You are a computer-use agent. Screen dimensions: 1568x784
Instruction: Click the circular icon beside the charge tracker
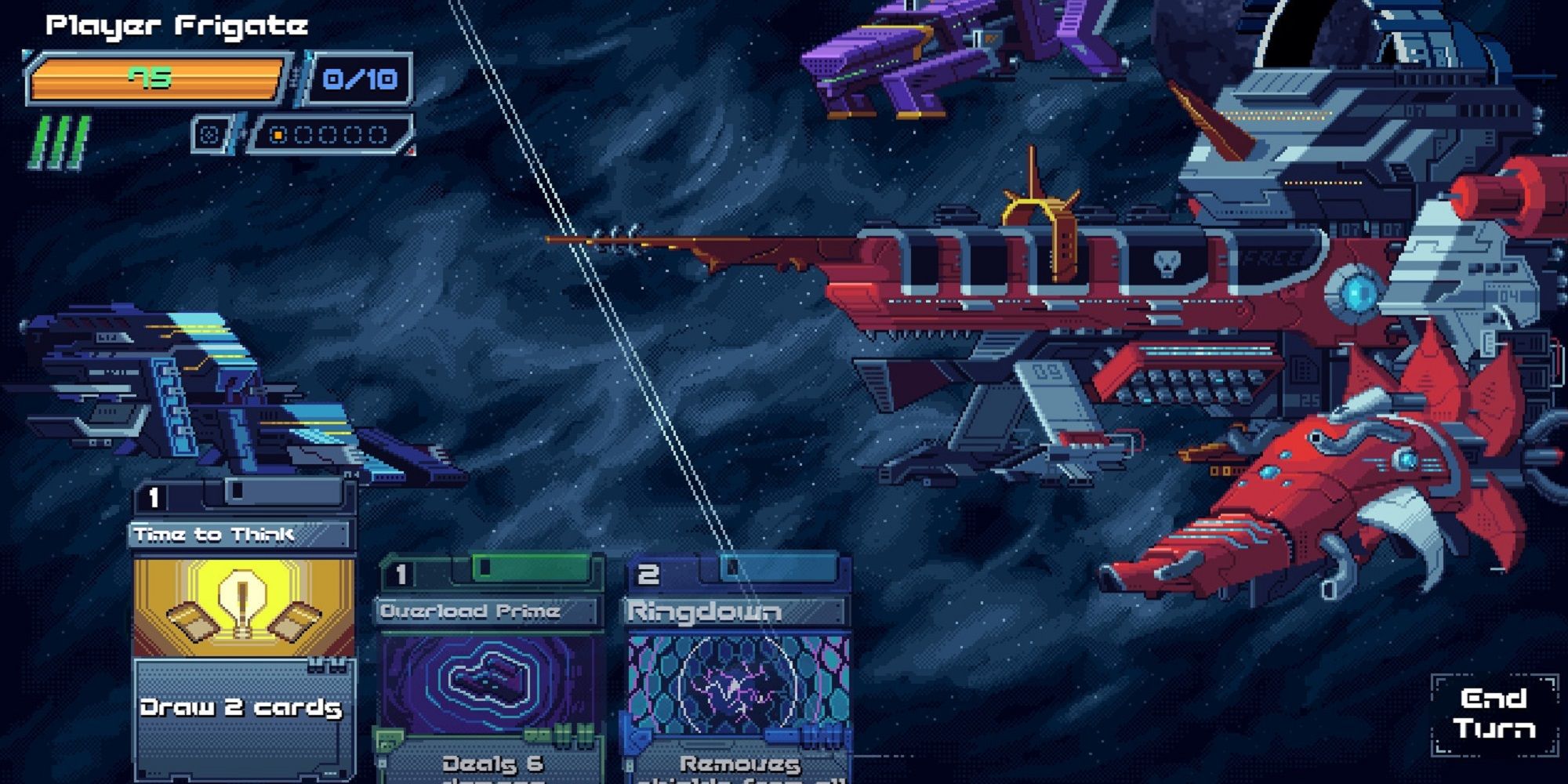coord(209,132)
